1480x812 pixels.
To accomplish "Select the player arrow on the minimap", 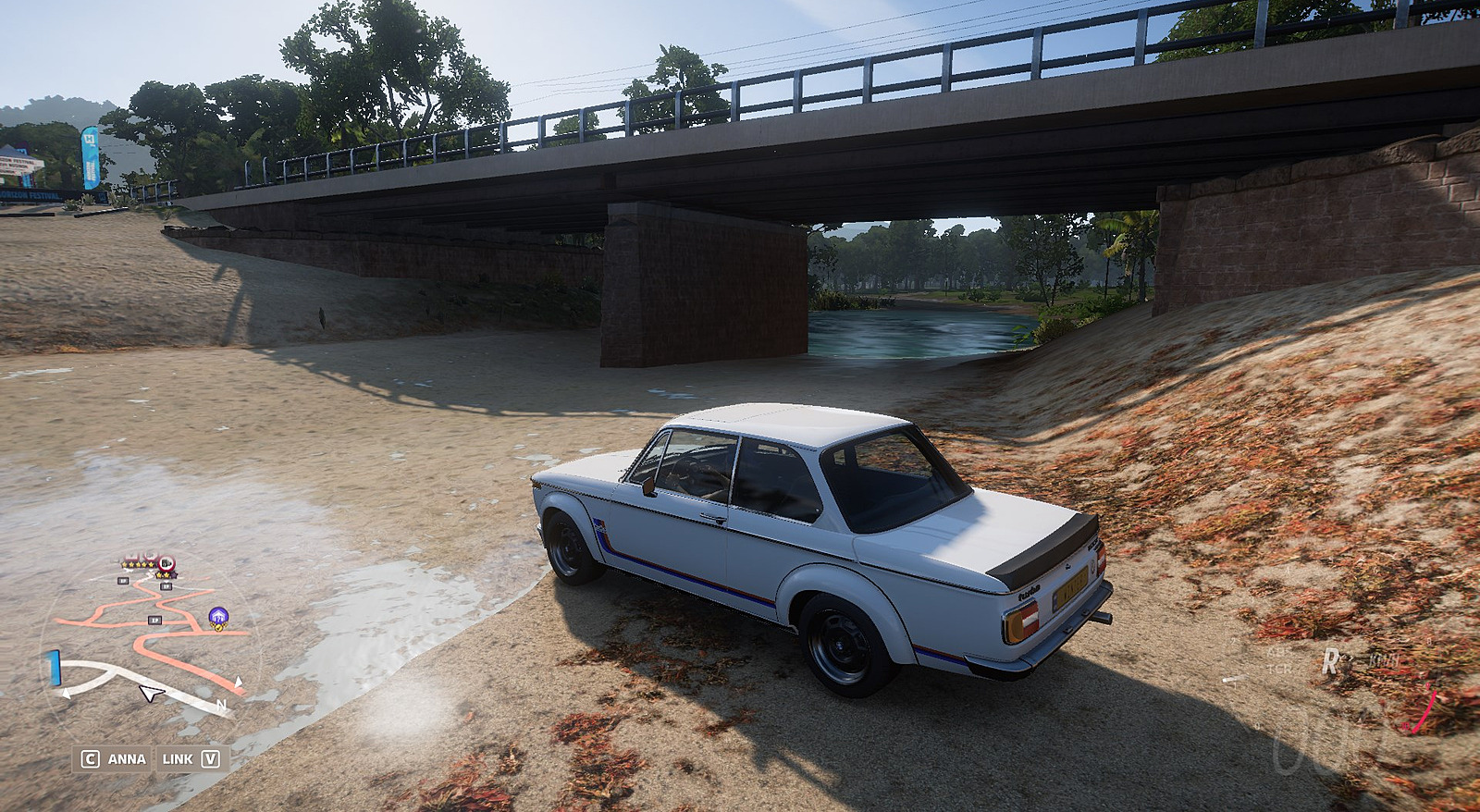I will tap(151, 694).
